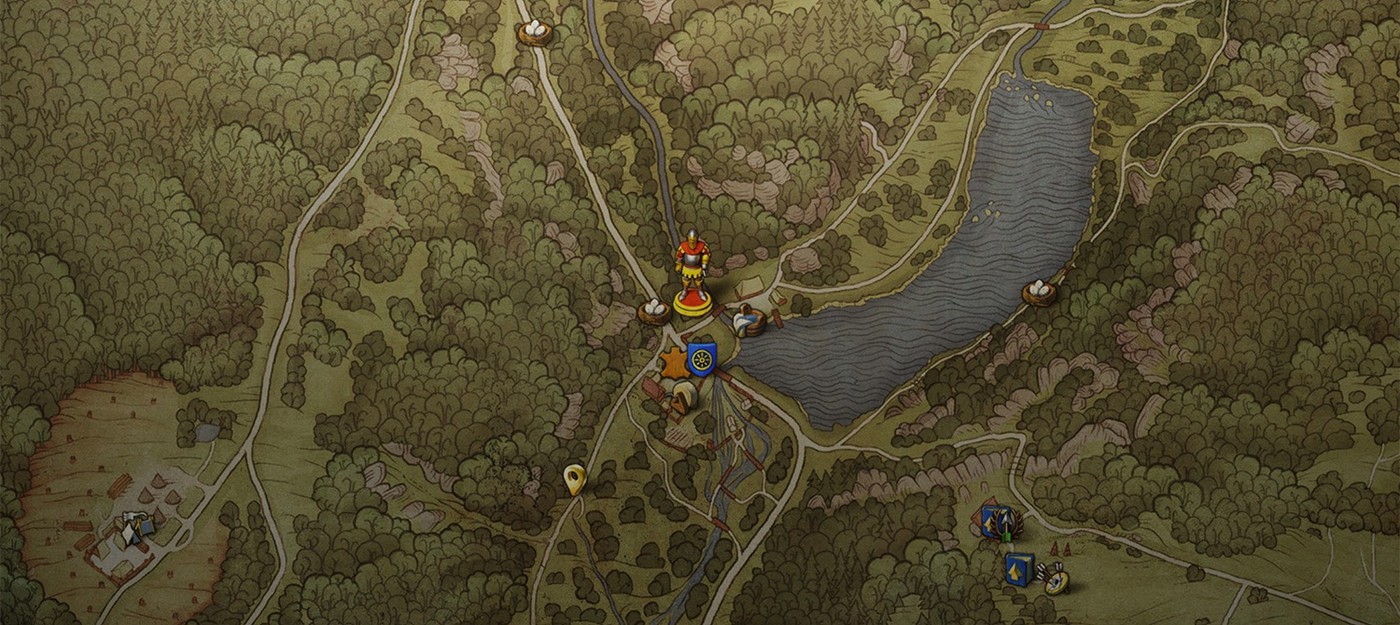This screenshot has height=625, width=1400.
Task: Click the bird nest marker beside the figurine
Action: [653, 311]
